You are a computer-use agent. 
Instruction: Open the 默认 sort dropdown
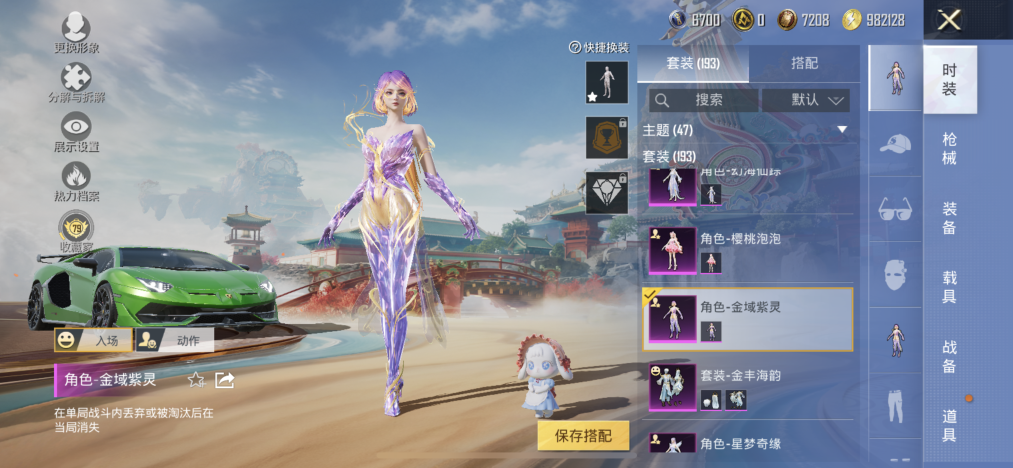[805, 100]
